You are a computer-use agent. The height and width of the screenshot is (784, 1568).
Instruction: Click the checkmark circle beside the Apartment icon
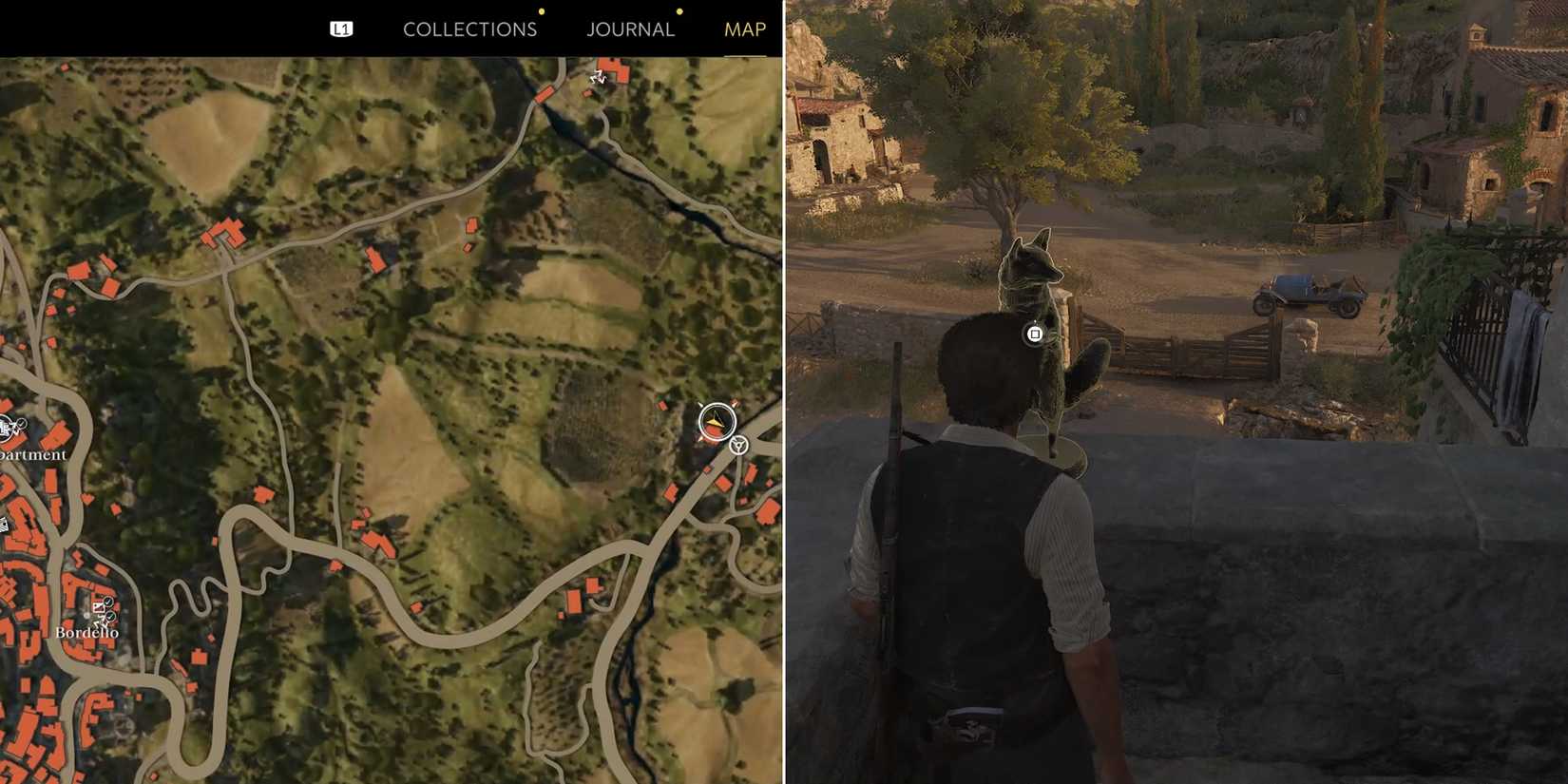[x=21, y=423]
